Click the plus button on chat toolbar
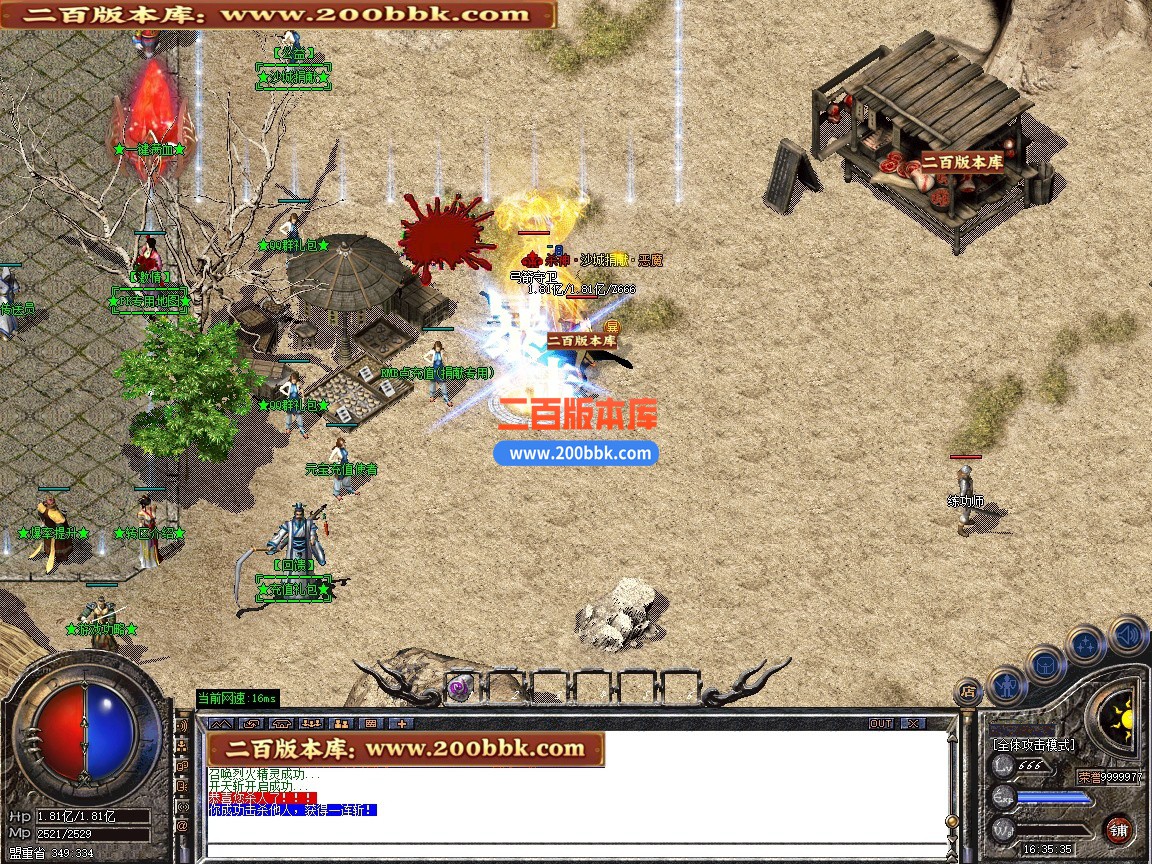Image resolution: width=1152 pixels, height=864 pixels. click(x=401, y=723)
